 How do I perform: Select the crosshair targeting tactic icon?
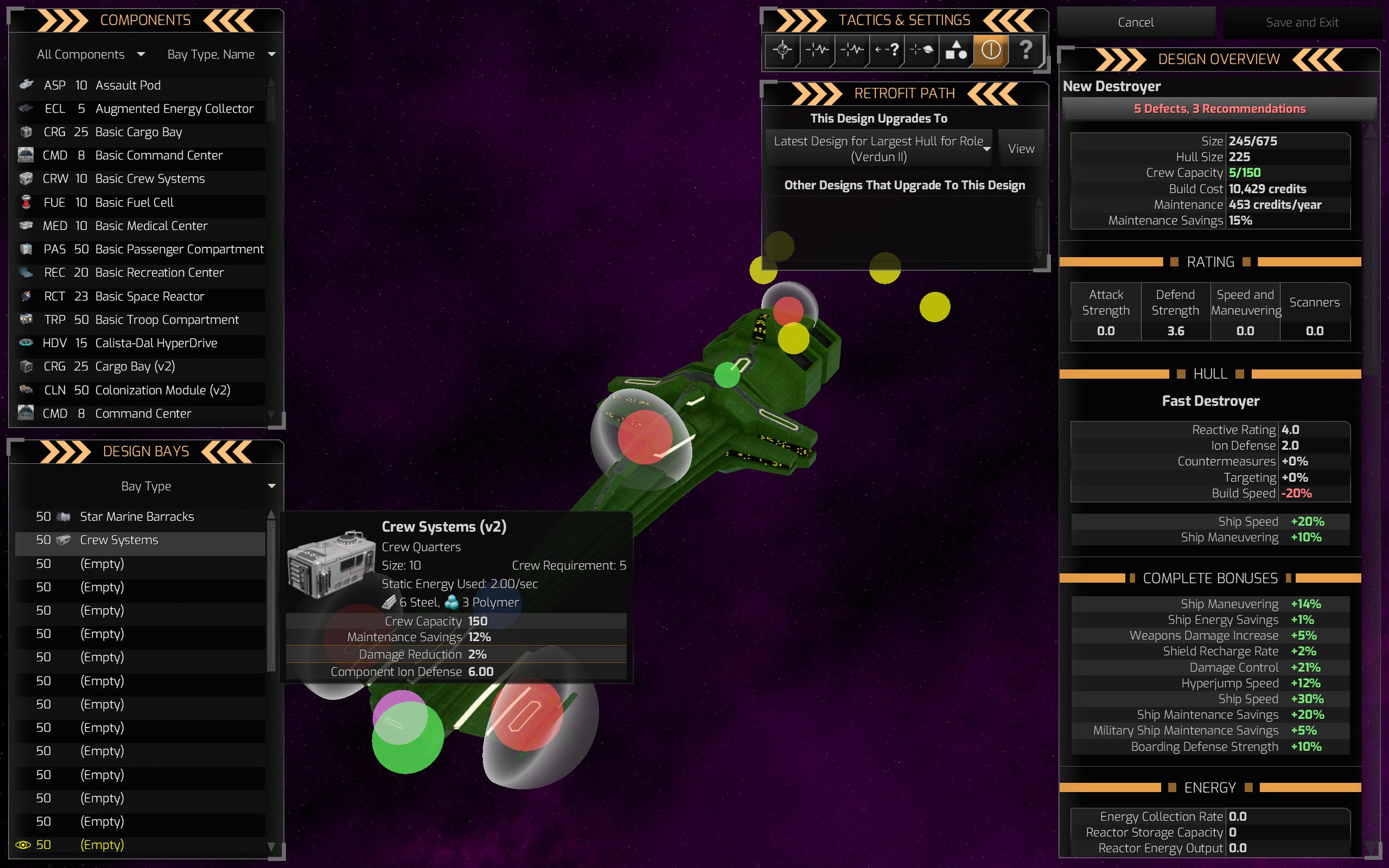[782, 50]
